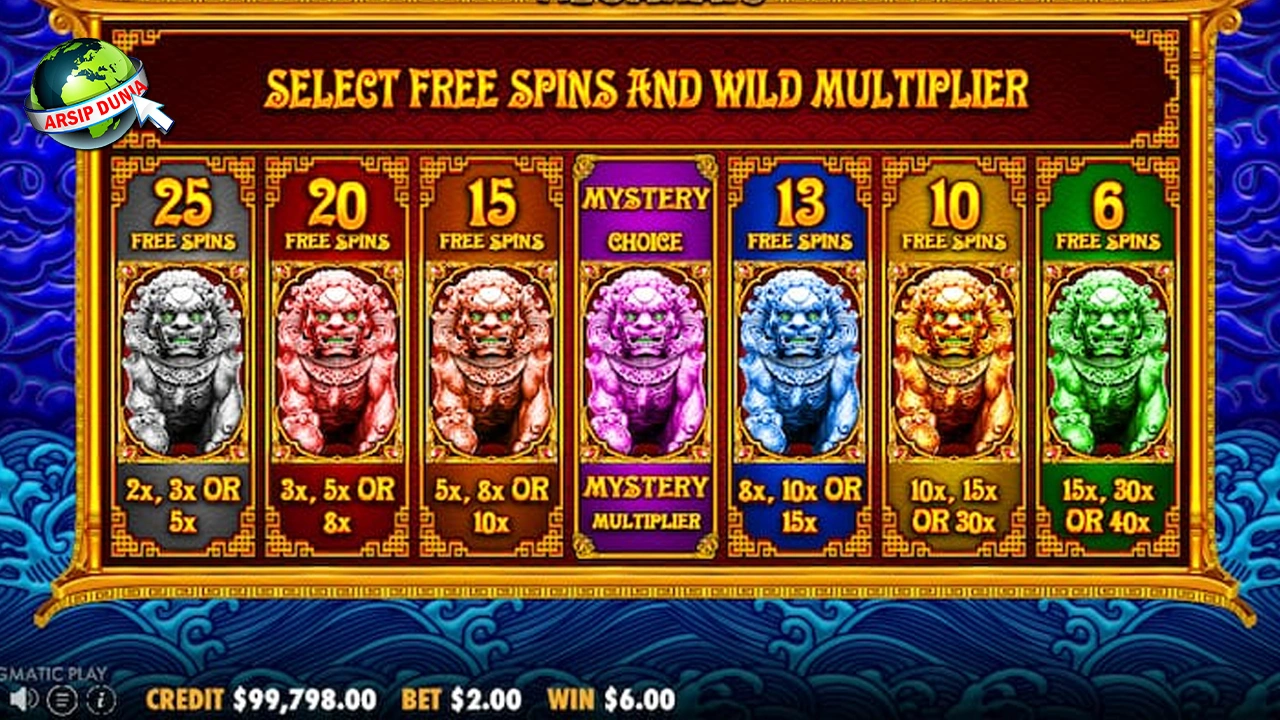Screen dimensions: 1280x720
Task: Pick the 10 free spins gold lion
Action: pyautogui.click(x=953, y=357)
